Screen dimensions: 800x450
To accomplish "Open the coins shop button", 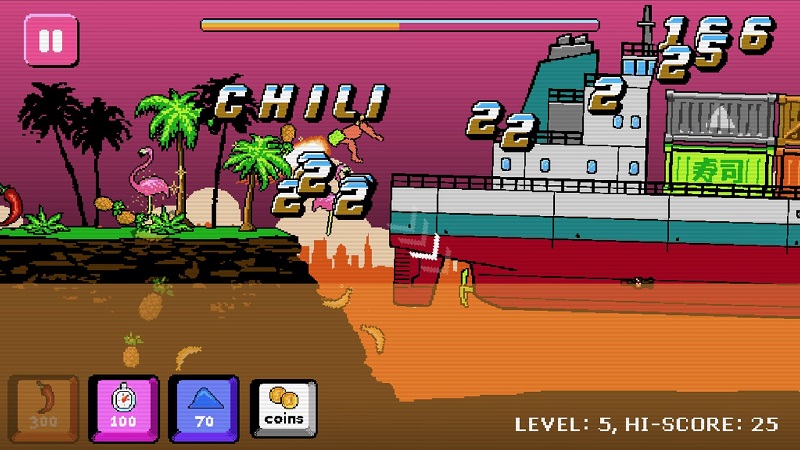I will pos(283,407).
